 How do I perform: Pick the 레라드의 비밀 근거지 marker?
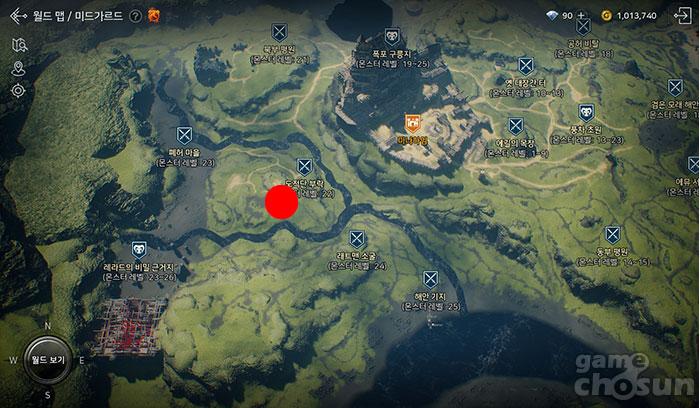[x=138, y=249]
